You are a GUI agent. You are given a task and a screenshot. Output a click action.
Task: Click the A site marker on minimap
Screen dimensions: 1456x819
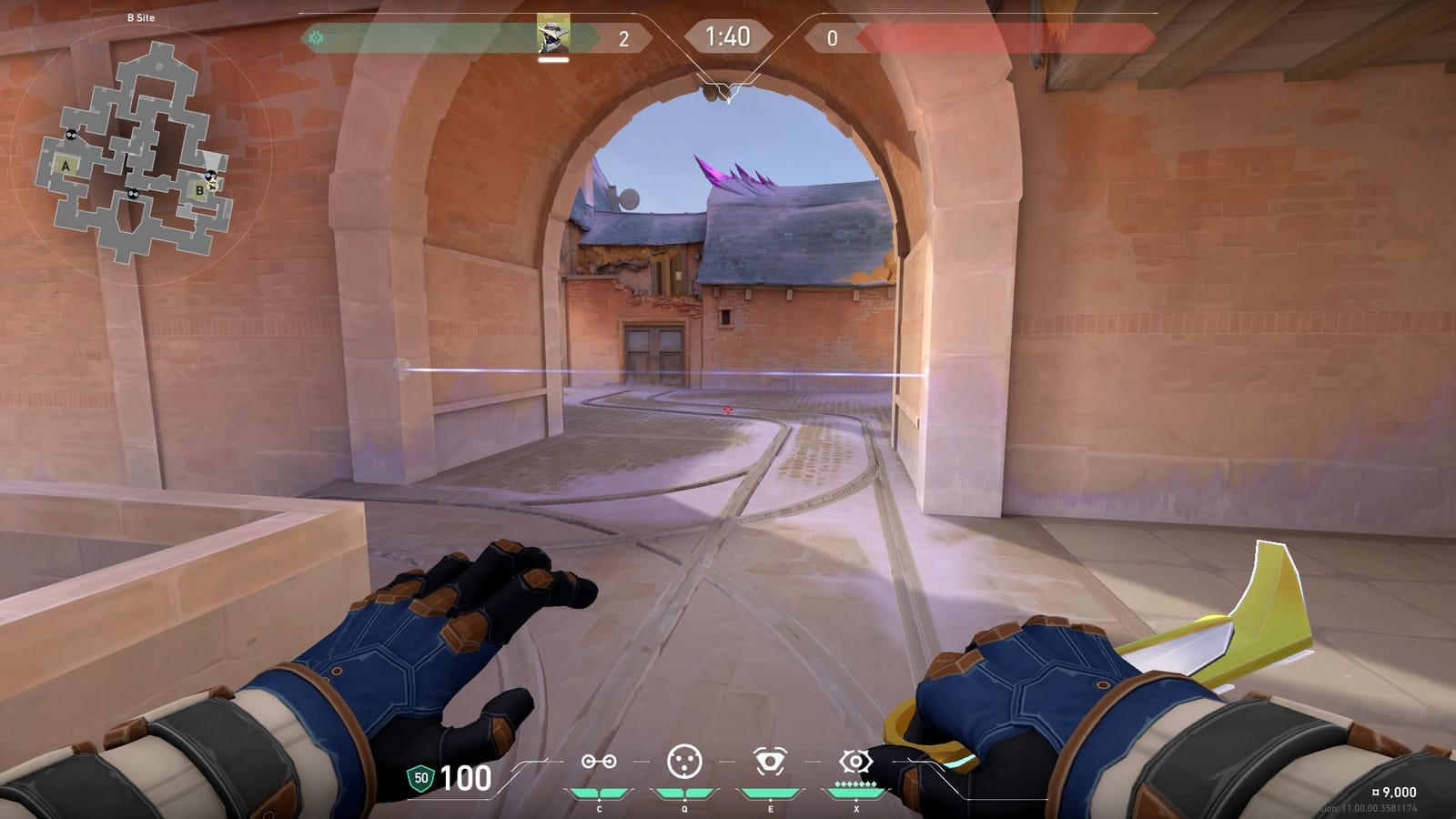point(66,167)
